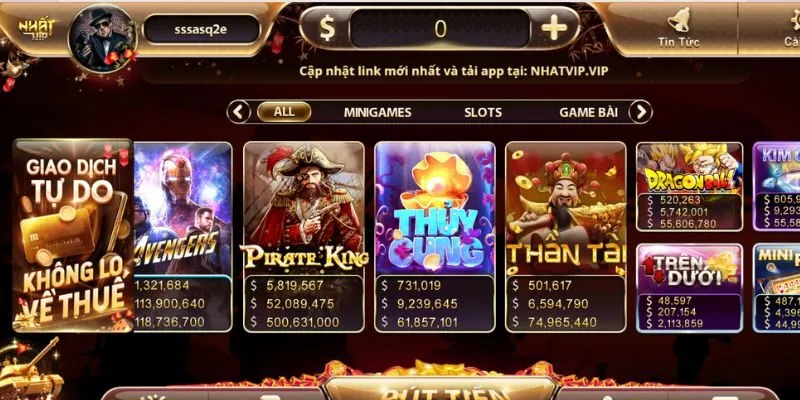Click the left arrow of category bar
Screen dimensions: 800x400
click(x=239, y=112)
